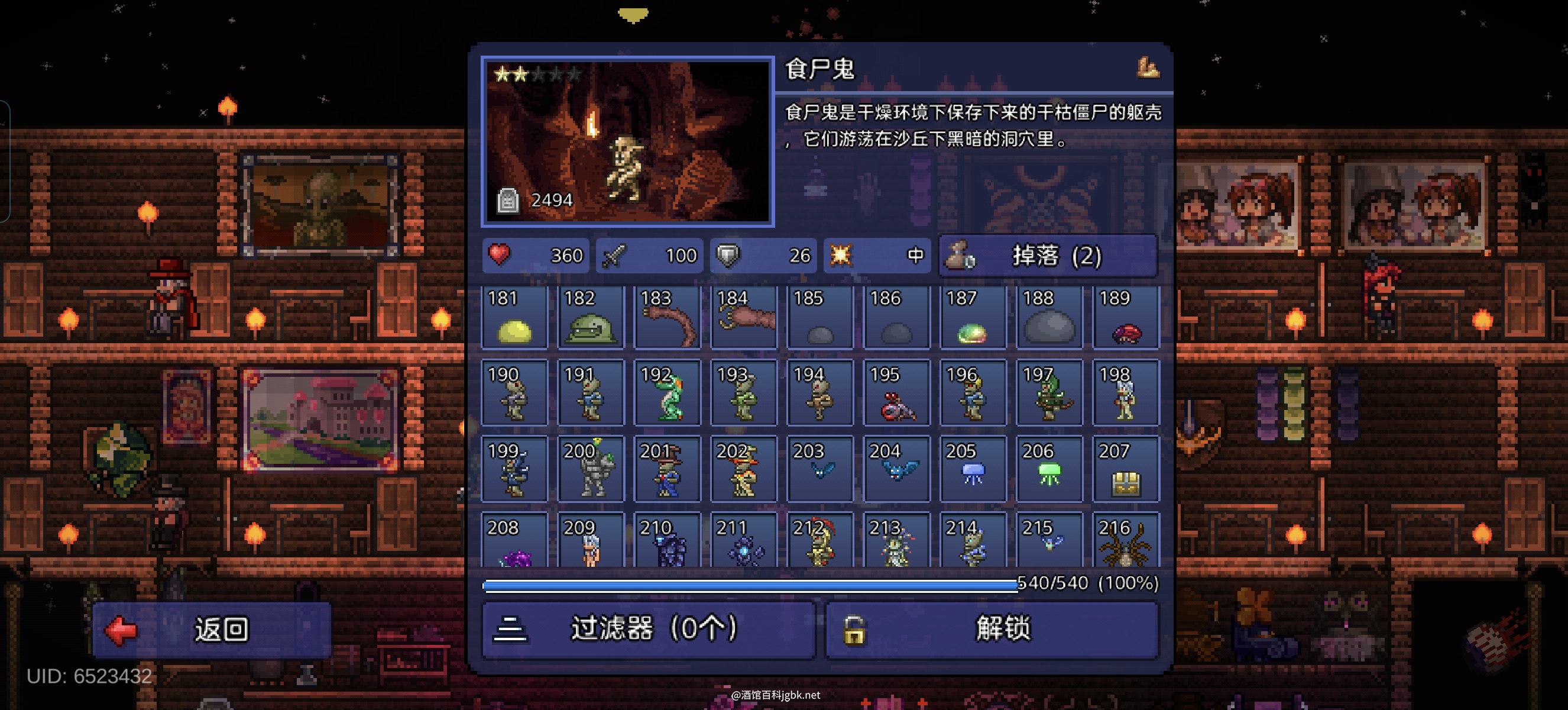Select bestiary entry 181 yellow slime
This screenshot has width=1568, height=710.
[514, 318]
